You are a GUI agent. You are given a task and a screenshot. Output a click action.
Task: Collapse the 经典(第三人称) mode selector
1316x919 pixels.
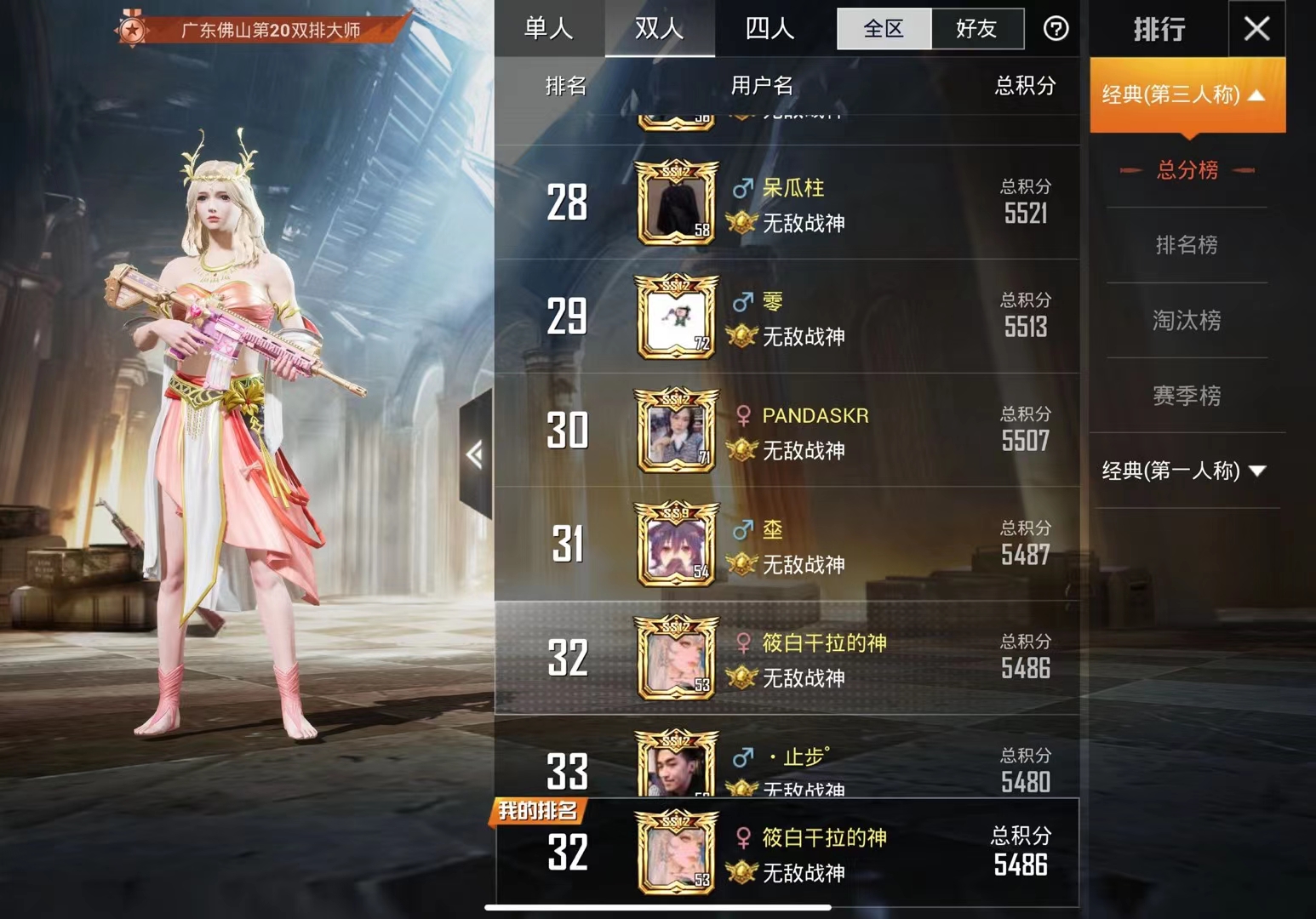(x=1186, y=95)
